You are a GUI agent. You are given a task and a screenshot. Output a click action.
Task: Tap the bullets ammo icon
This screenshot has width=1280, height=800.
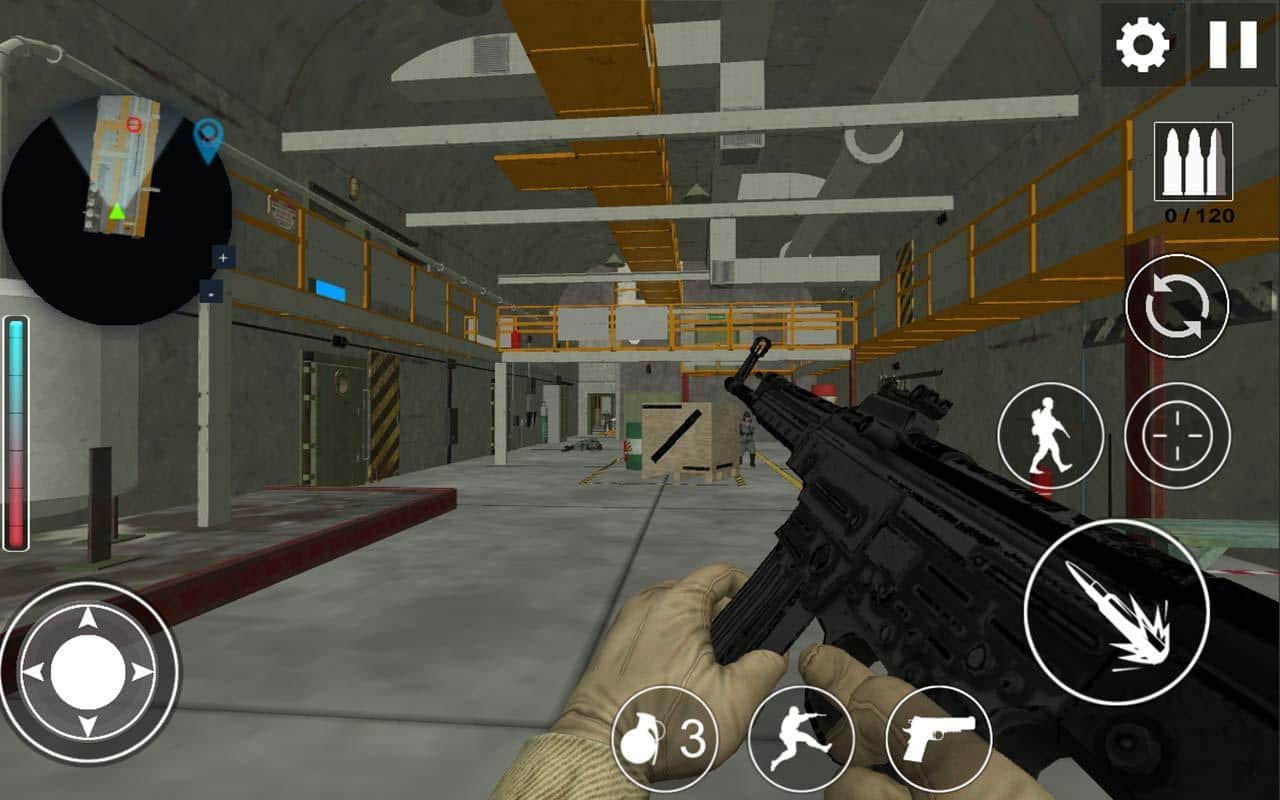pyautogui.click(x=1193, y=162)
